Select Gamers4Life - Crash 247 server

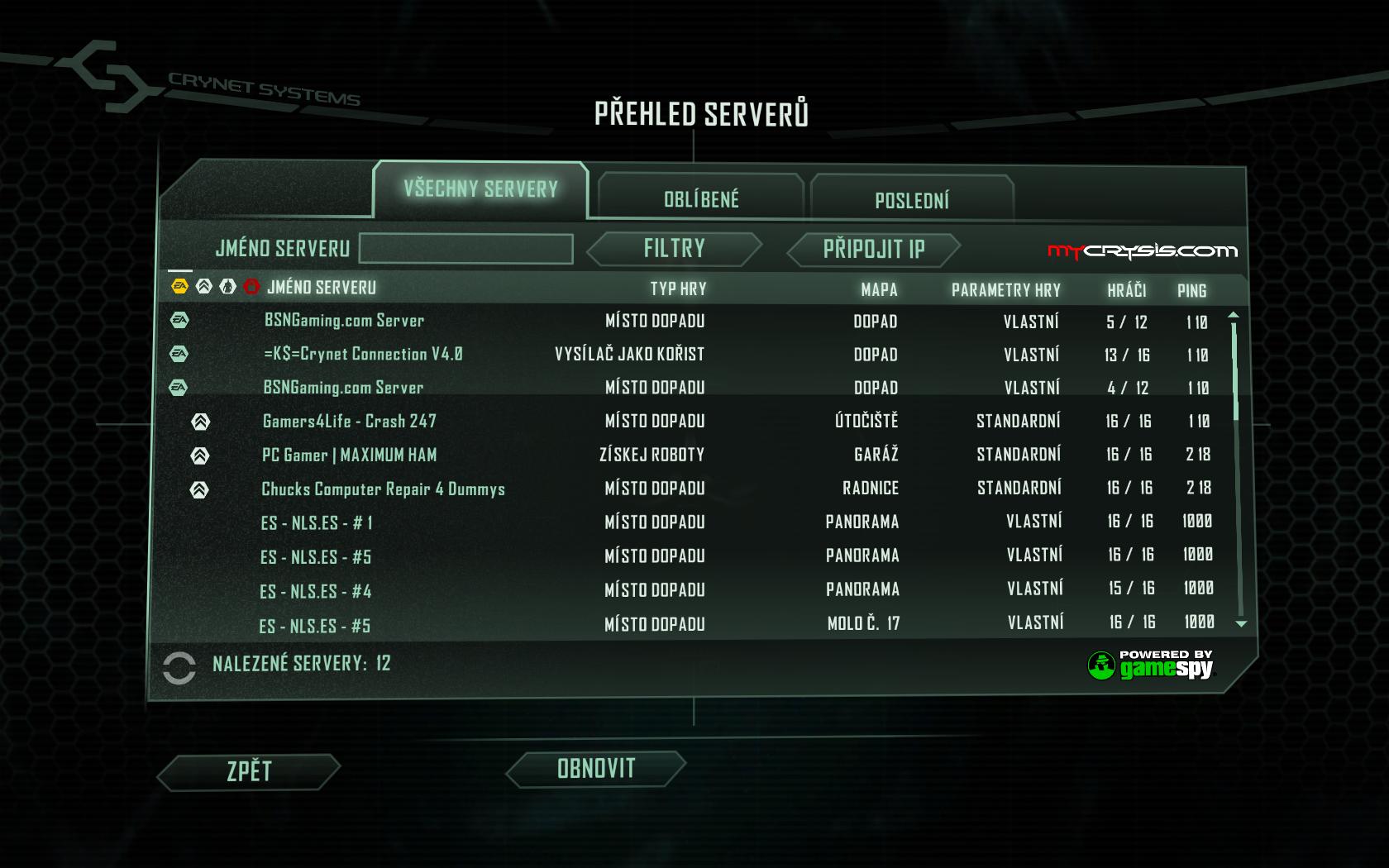click(349, 421)
